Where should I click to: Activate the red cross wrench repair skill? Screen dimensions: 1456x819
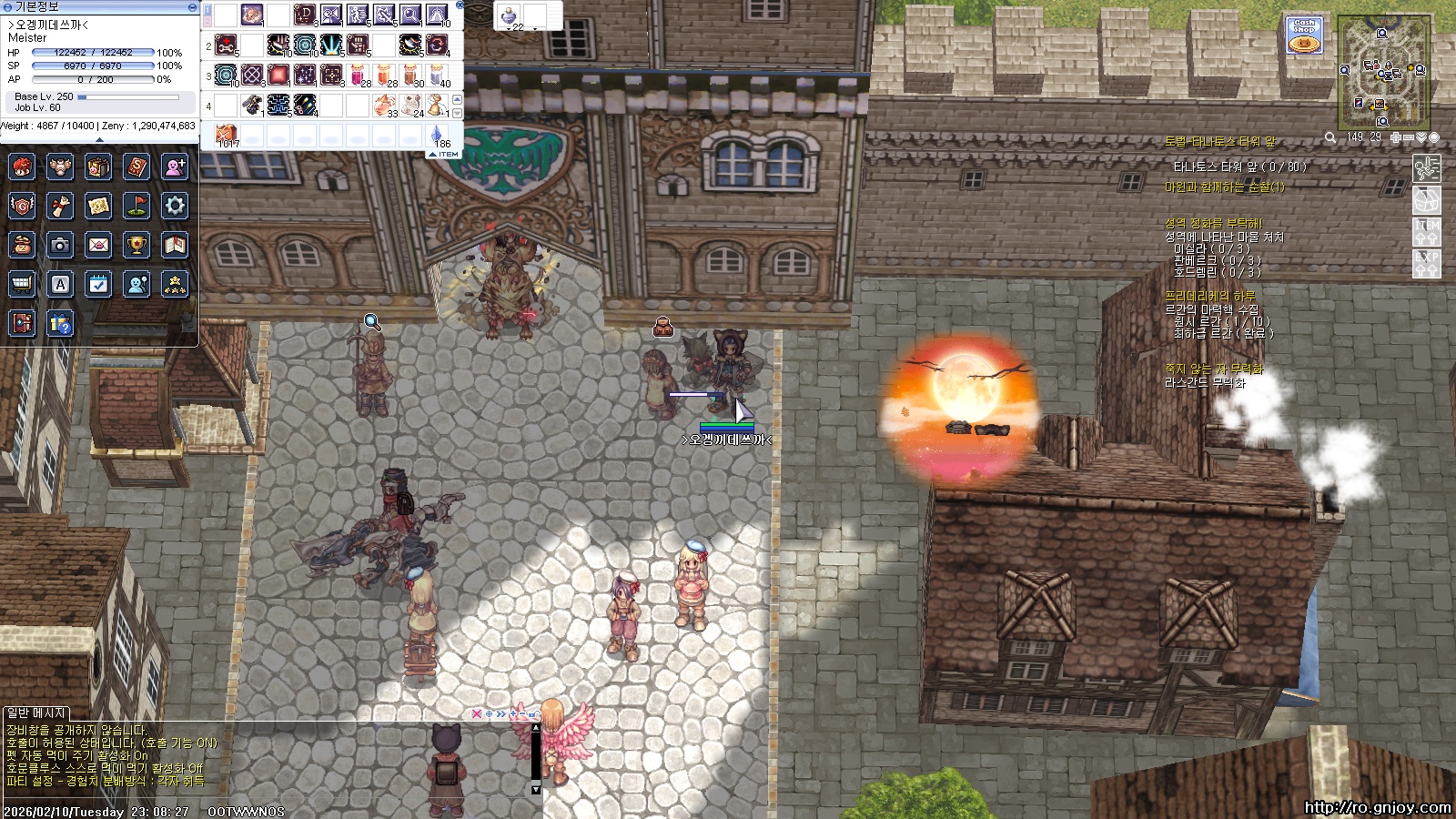[x=227, y=43]
